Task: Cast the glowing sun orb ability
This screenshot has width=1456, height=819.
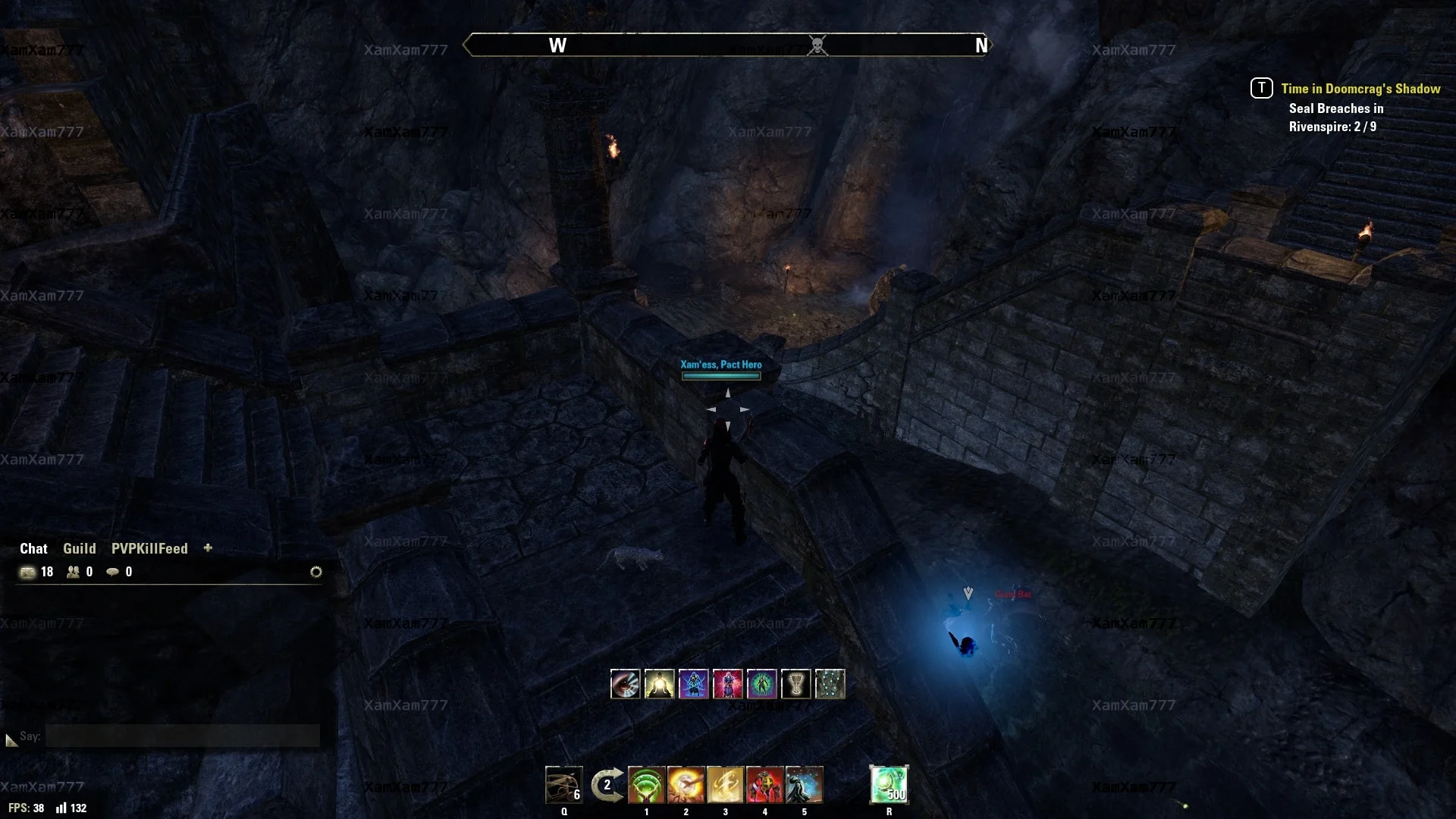Action: (x=686, y=785)
